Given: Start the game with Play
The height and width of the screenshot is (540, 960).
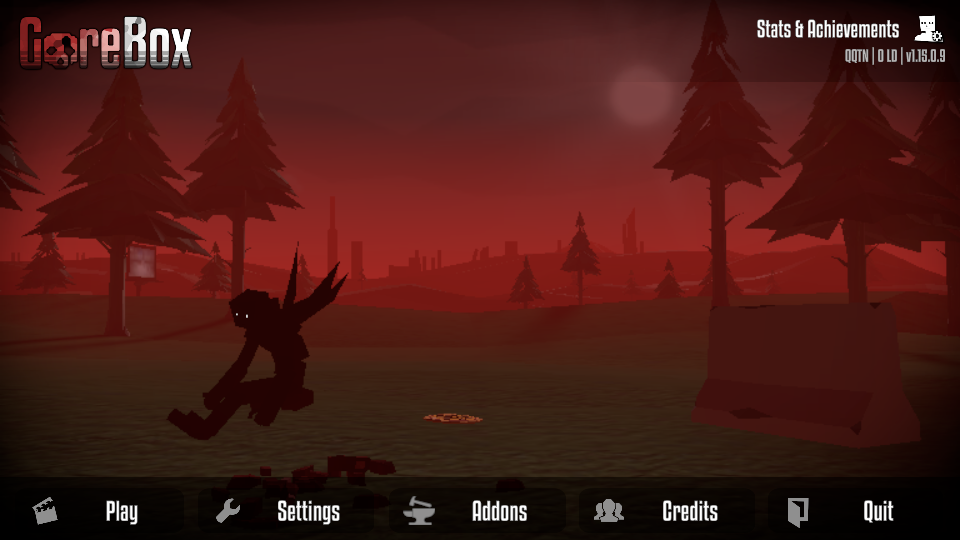Looking at the screenshot, I should pyautogui.click(x=121, y=512).
